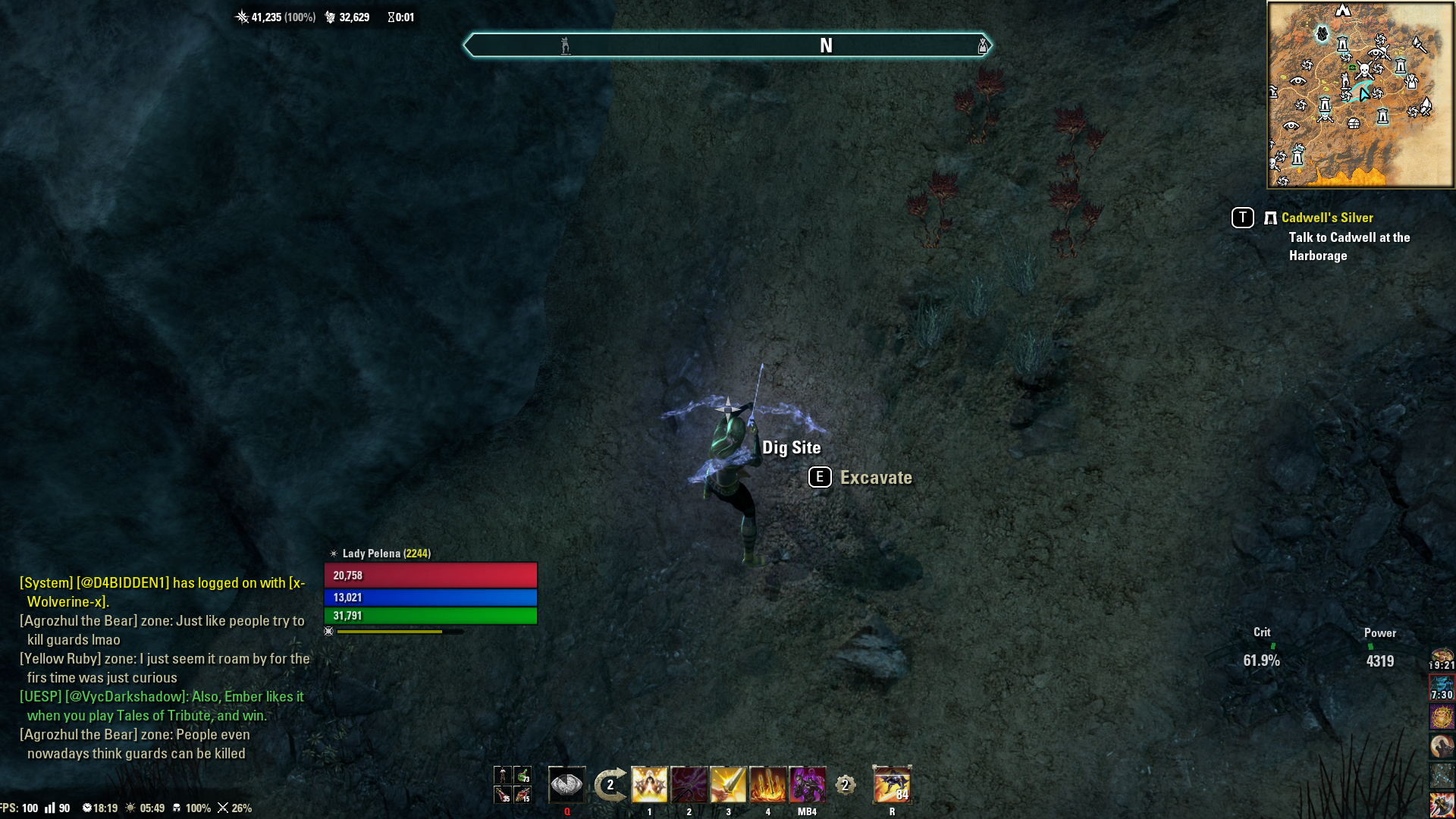This screenshot has width=1456, height=819.
Task: Select the battle axe buff icon
Action: tap(1442, 805)
